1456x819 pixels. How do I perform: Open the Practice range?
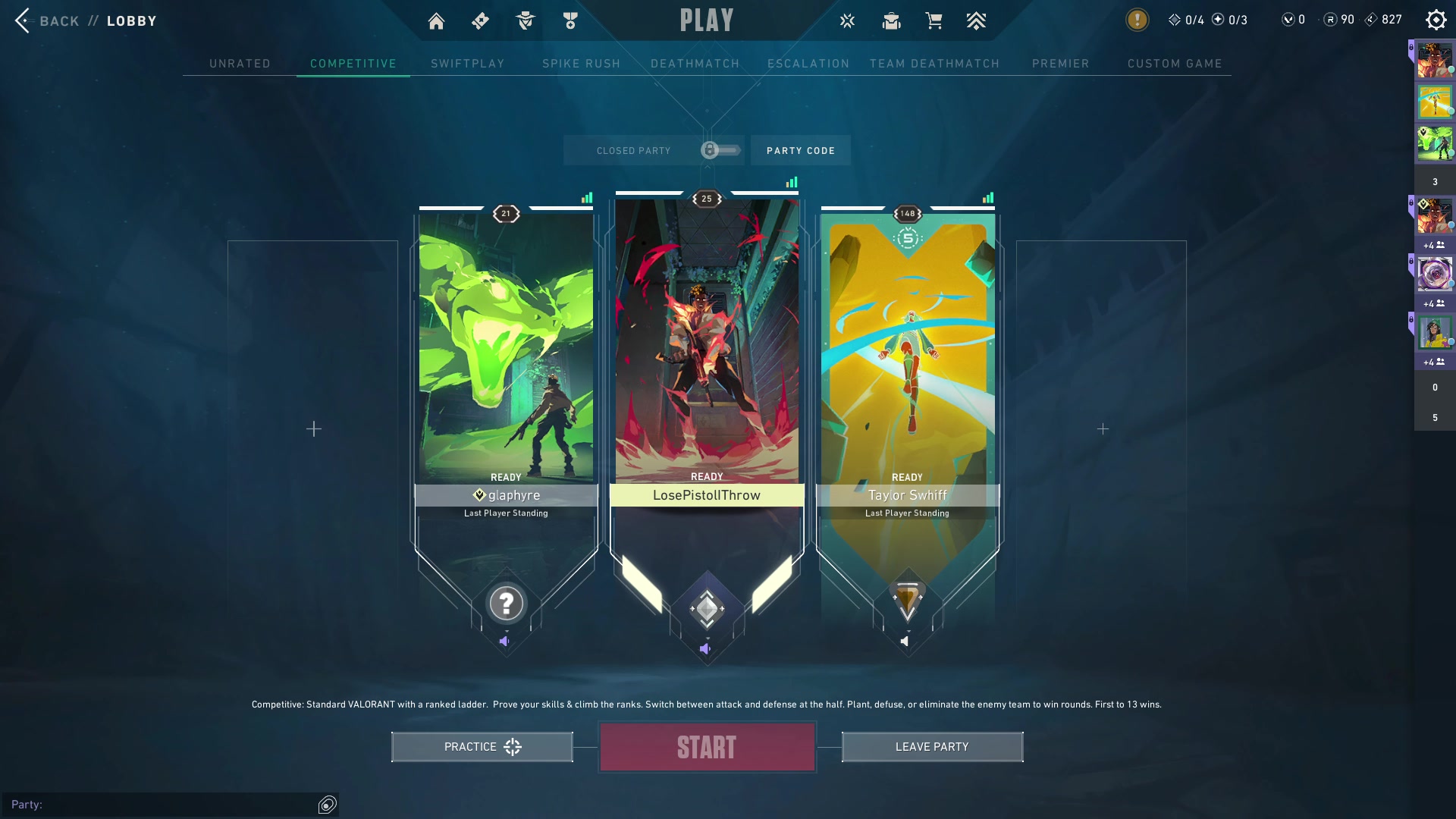click(x=482, y=747)
